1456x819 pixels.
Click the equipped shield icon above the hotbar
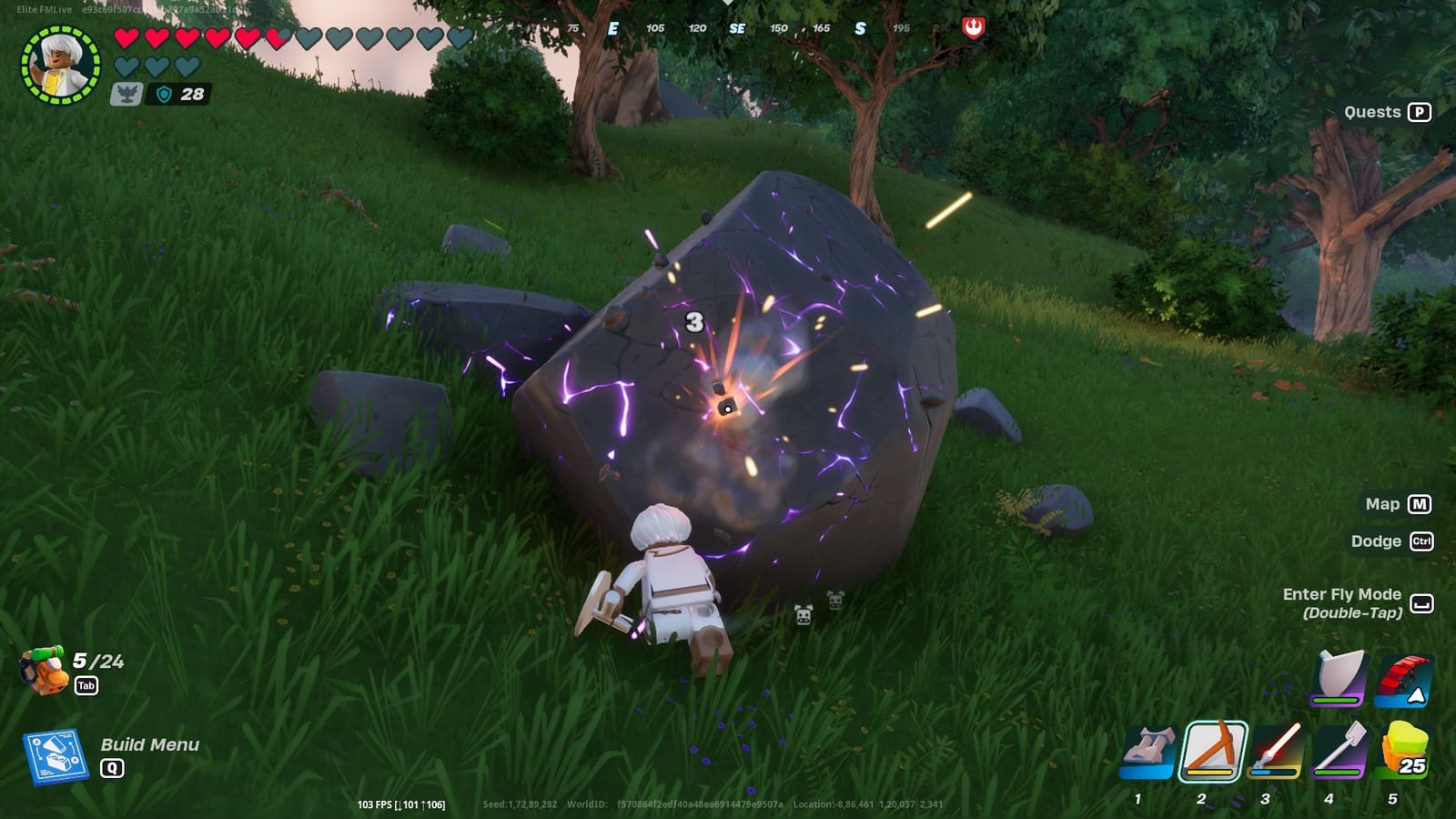point(1336,681)
